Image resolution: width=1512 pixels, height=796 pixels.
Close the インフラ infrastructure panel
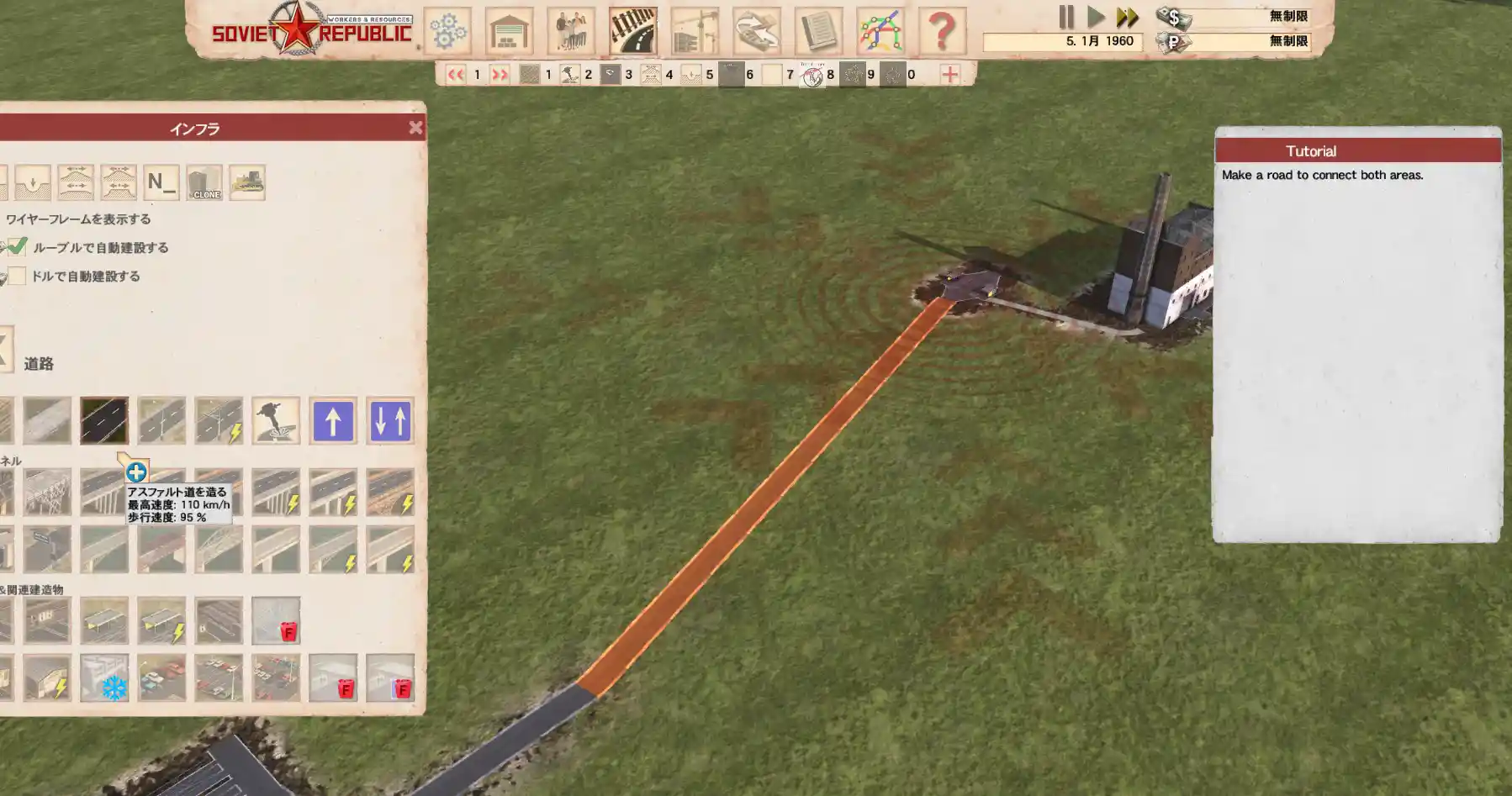click(415, 128)
